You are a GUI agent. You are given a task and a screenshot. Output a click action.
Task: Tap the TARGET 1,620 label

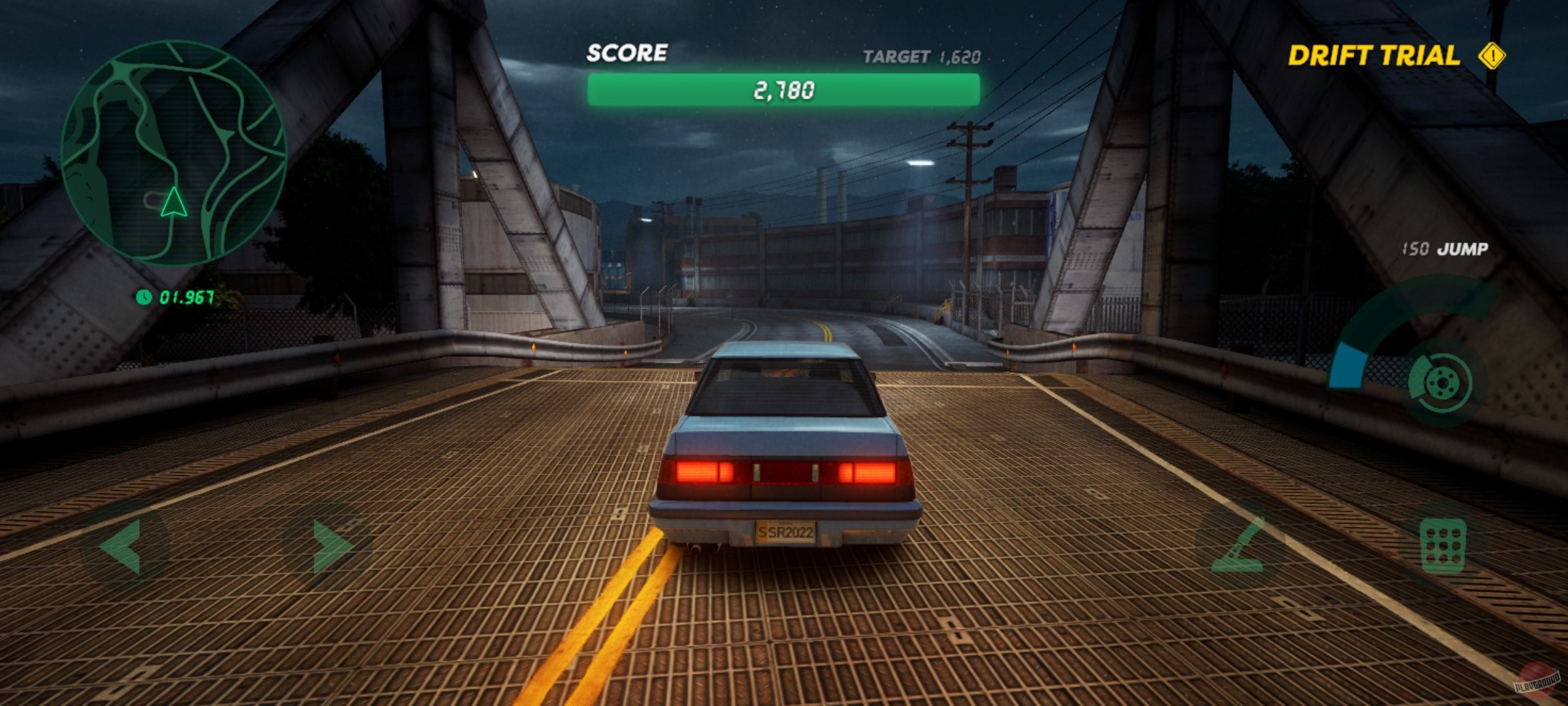click(923, 58)
